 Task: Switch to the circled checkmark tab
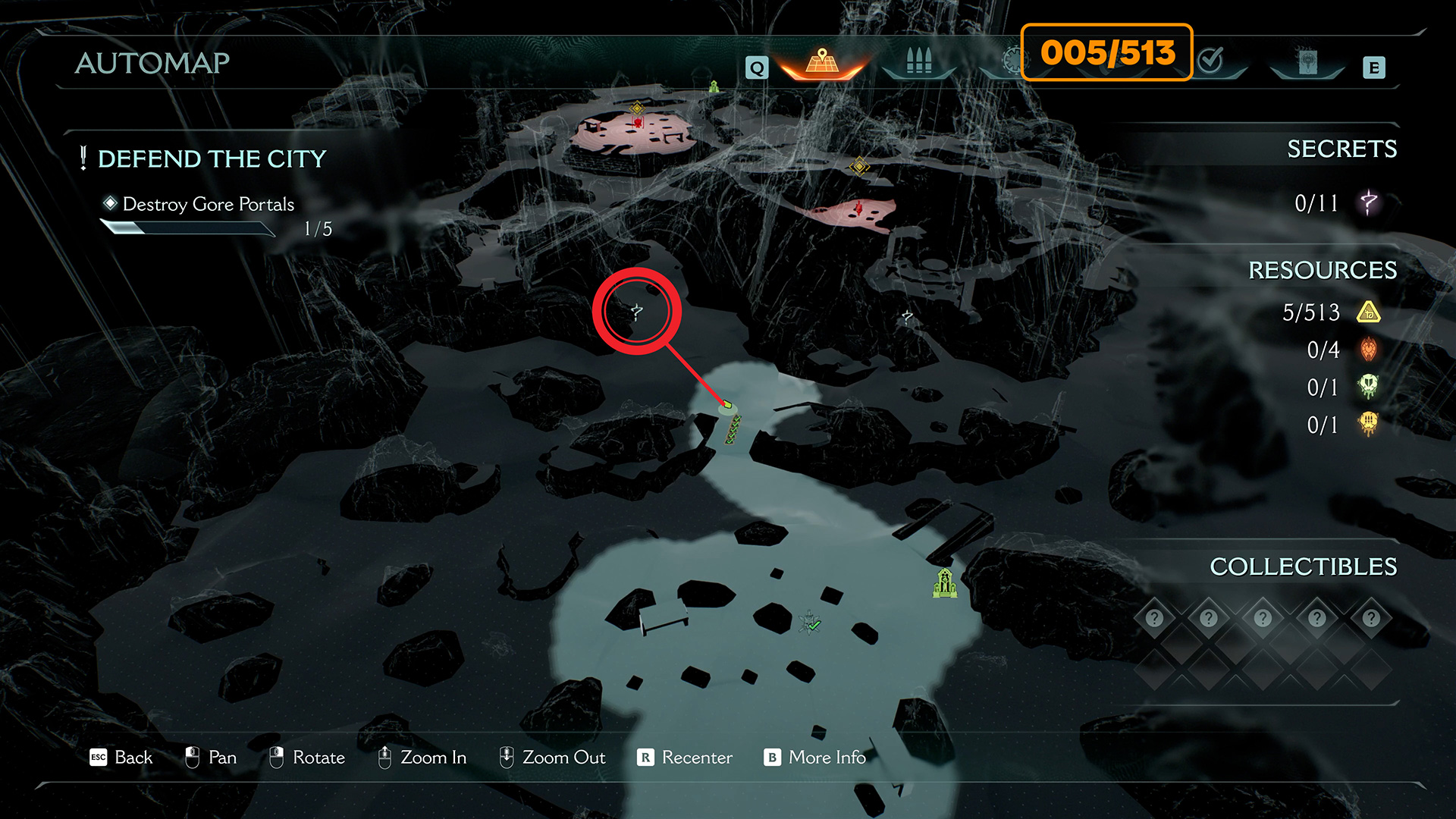coord(1211,60)
